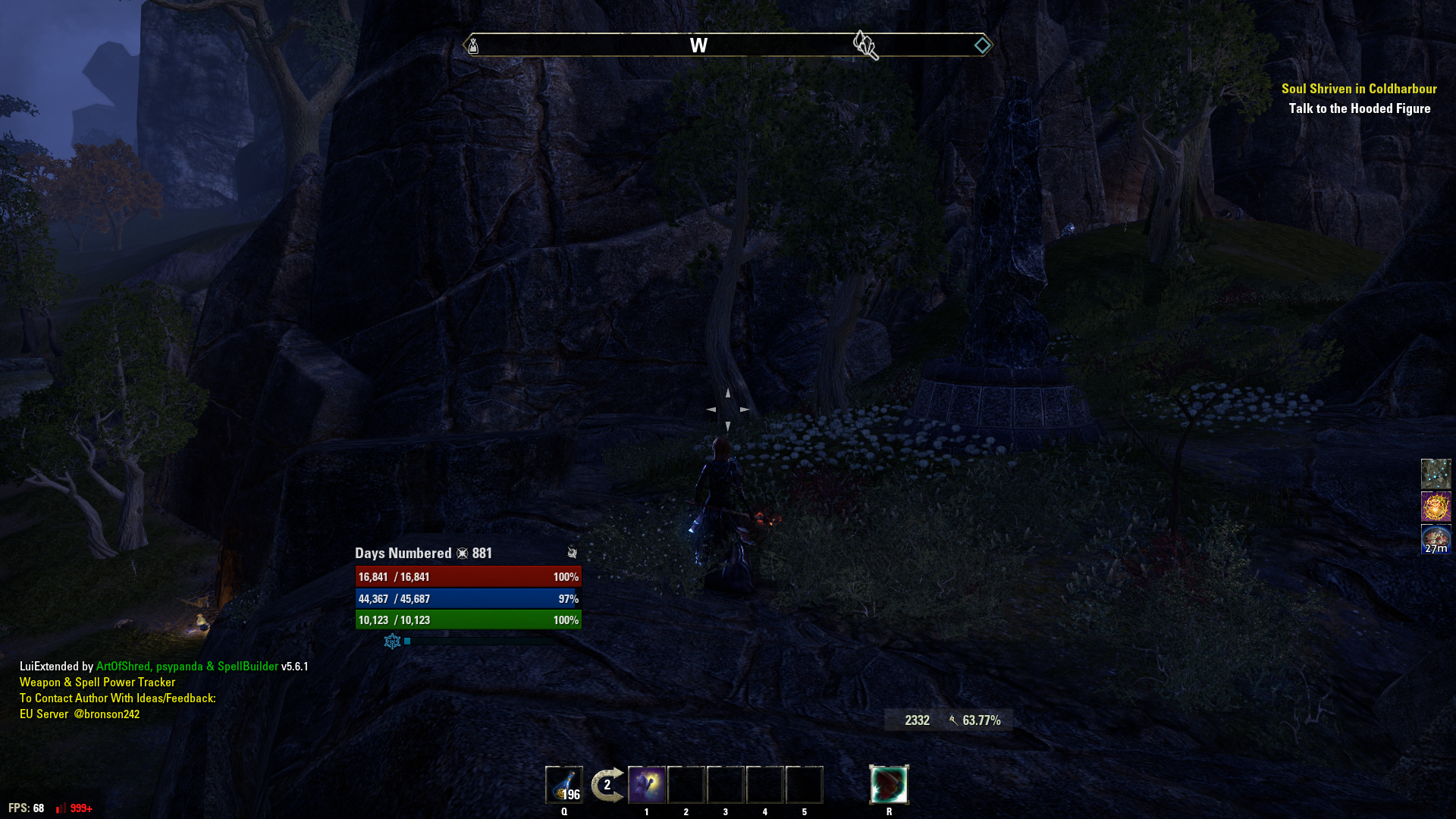This screenshot has width=1456, height=819.
Task: Click the champion star icon beside 881
Action: [460, 553]
